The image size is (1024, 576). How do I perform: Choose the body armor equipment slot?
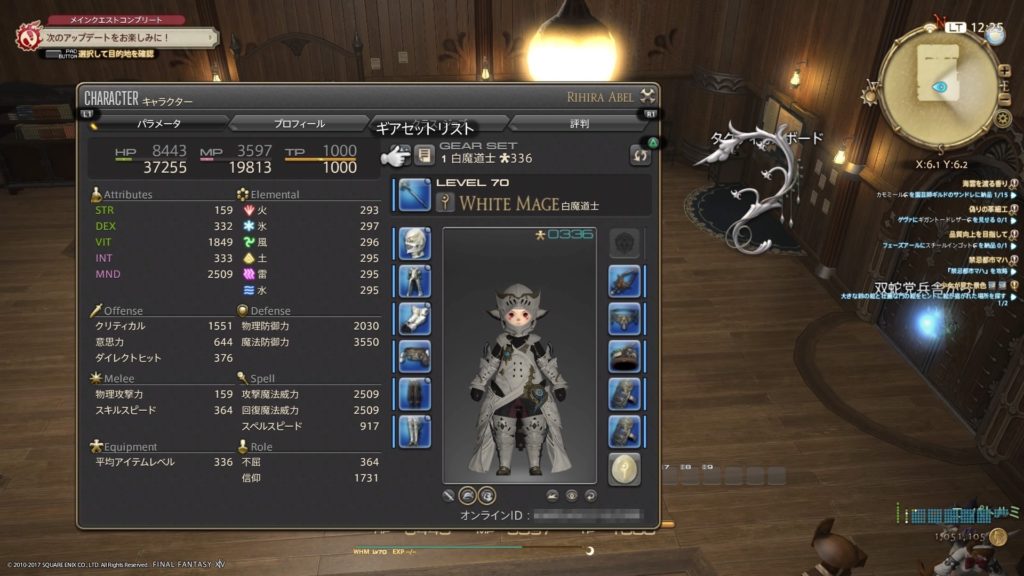click(414, 281)
